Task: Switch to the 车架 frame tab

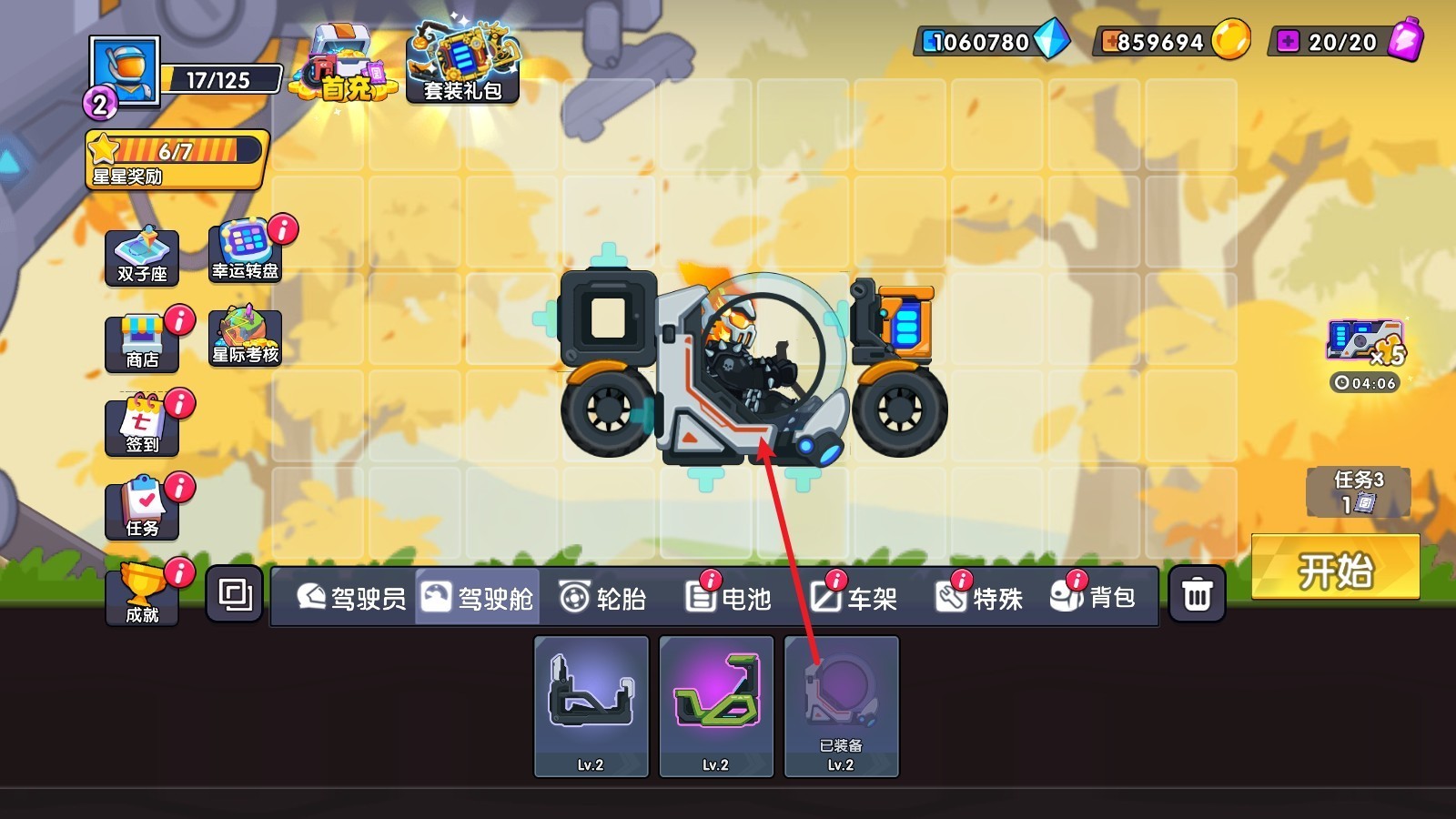Action: (x=854, y=598)
